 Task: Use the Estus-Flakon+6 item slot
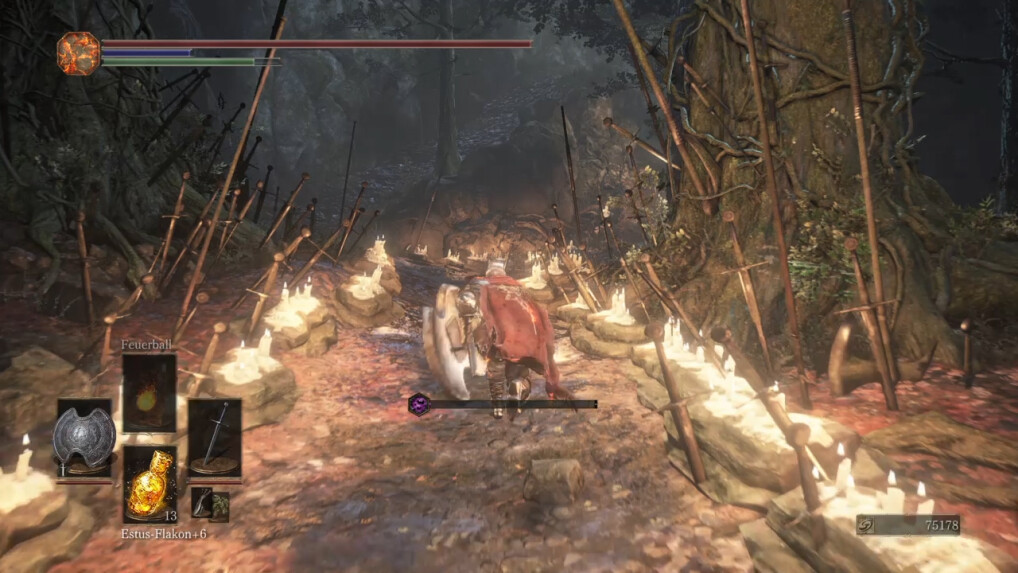[149, 483]
